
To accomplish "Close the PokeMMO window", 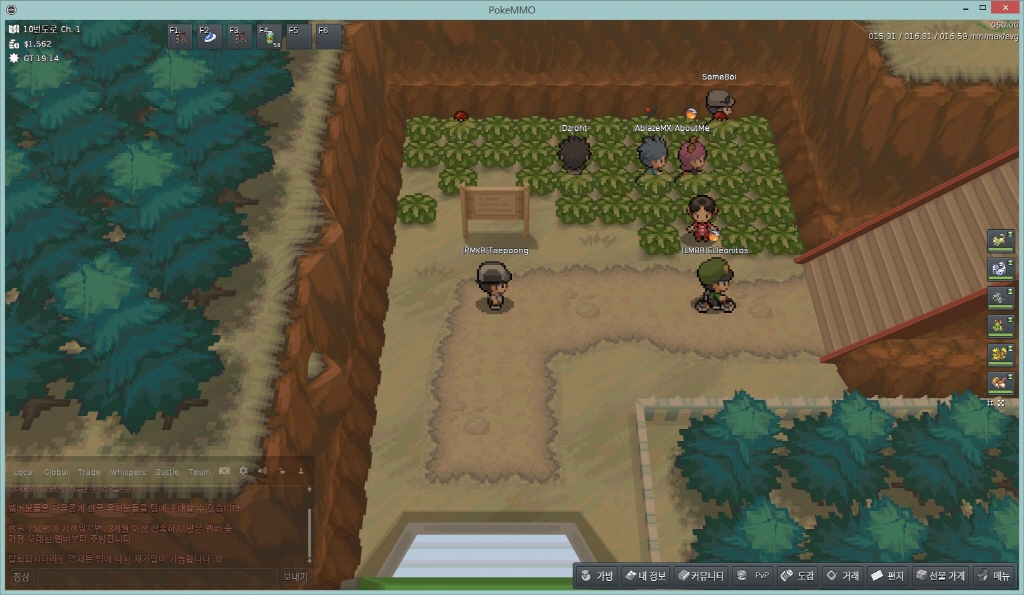I will click(1006, 9).
